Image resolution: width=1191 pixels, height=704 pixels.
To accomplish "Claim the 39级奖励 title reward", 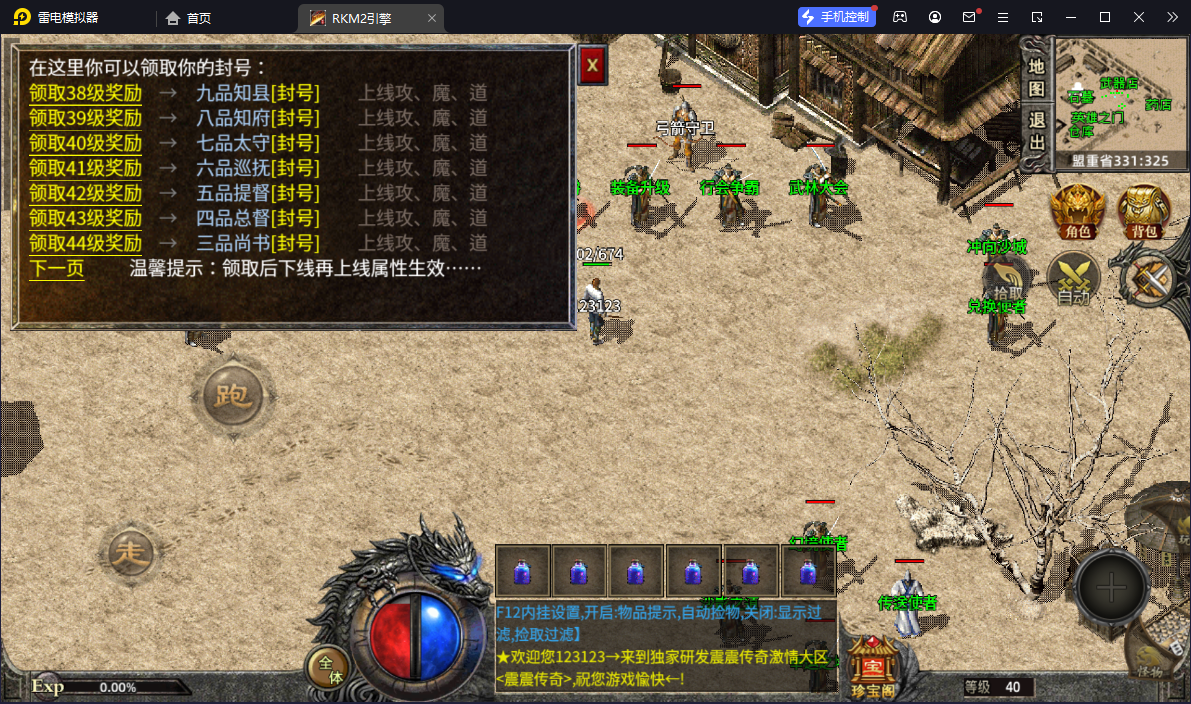I will (85, 118).
